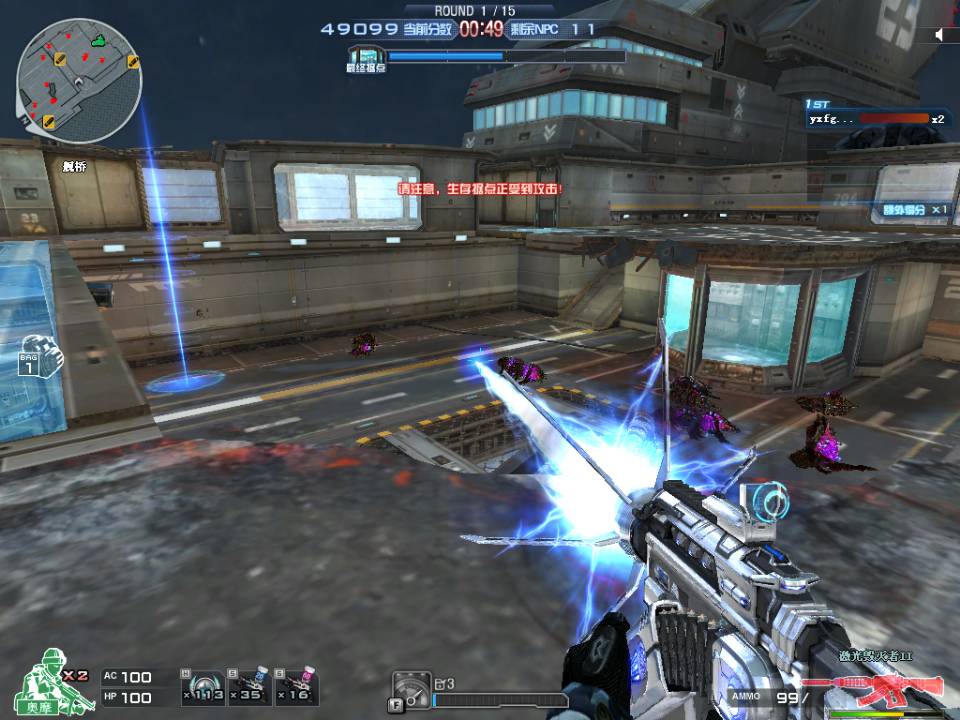Select the x113 shield item slot
Screen dimensions: 960x720
[x=204, y=686]
